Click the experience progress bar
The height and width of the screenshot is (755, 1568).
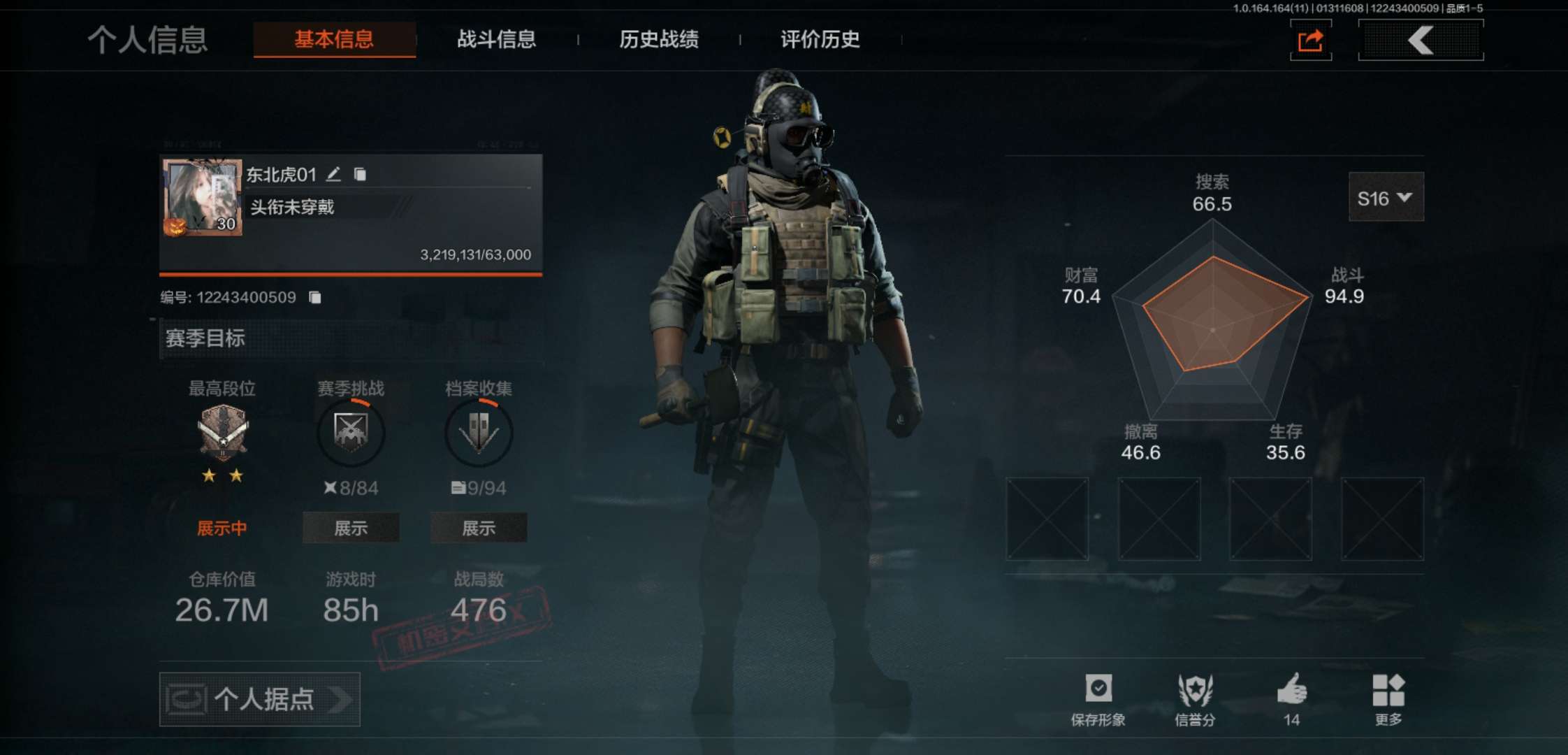349,275
